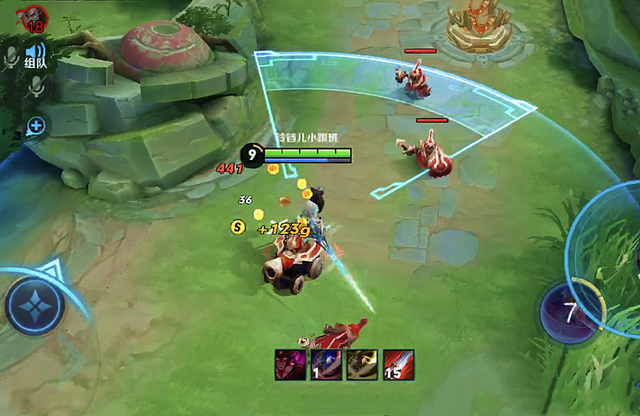The height and width of the screenshot is (416, 640).
Task: Select the blue status icon showing 1
Action: click(326, 364)
